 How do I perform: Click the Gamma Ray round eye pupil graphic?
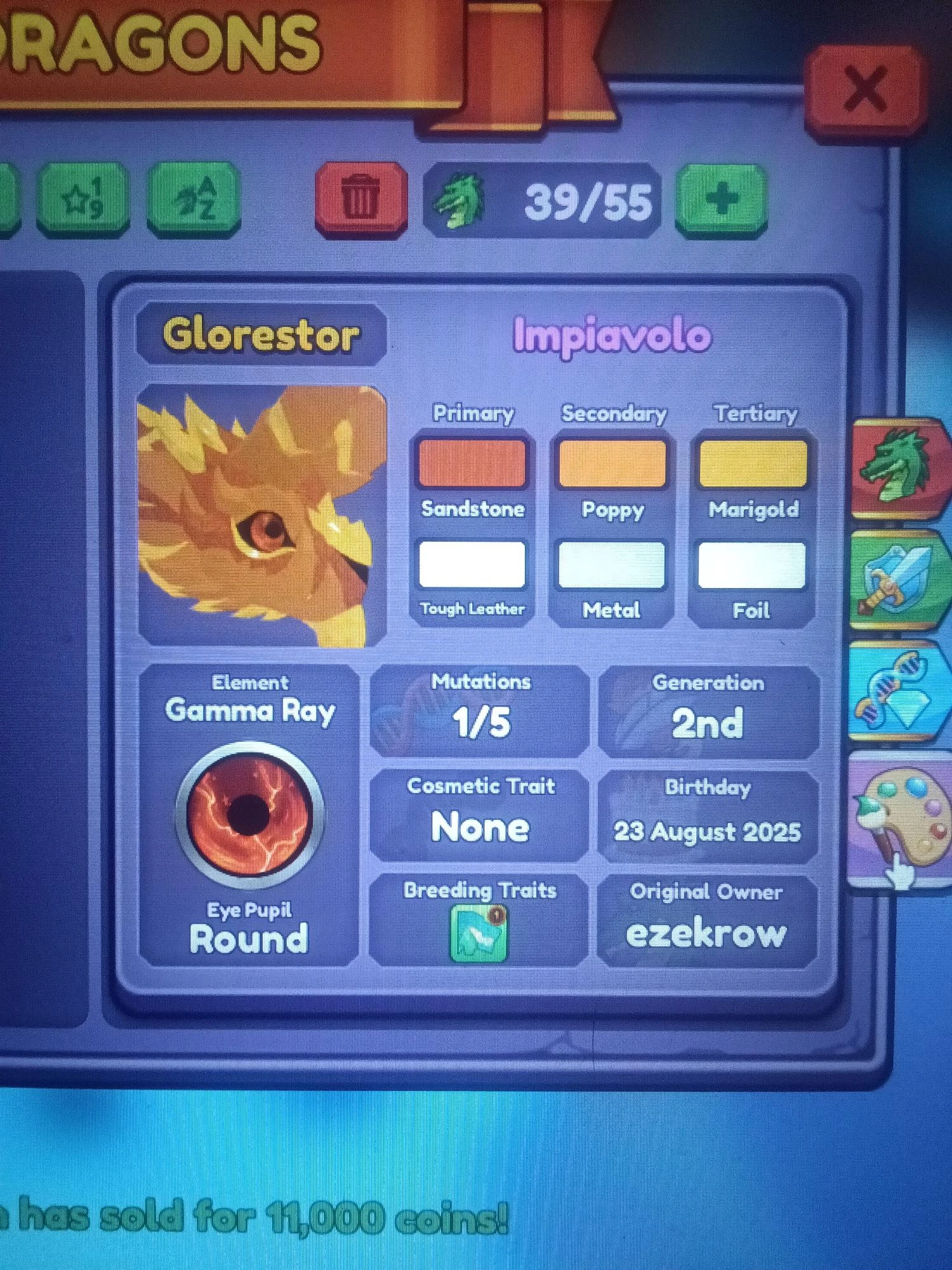[249, 813]
